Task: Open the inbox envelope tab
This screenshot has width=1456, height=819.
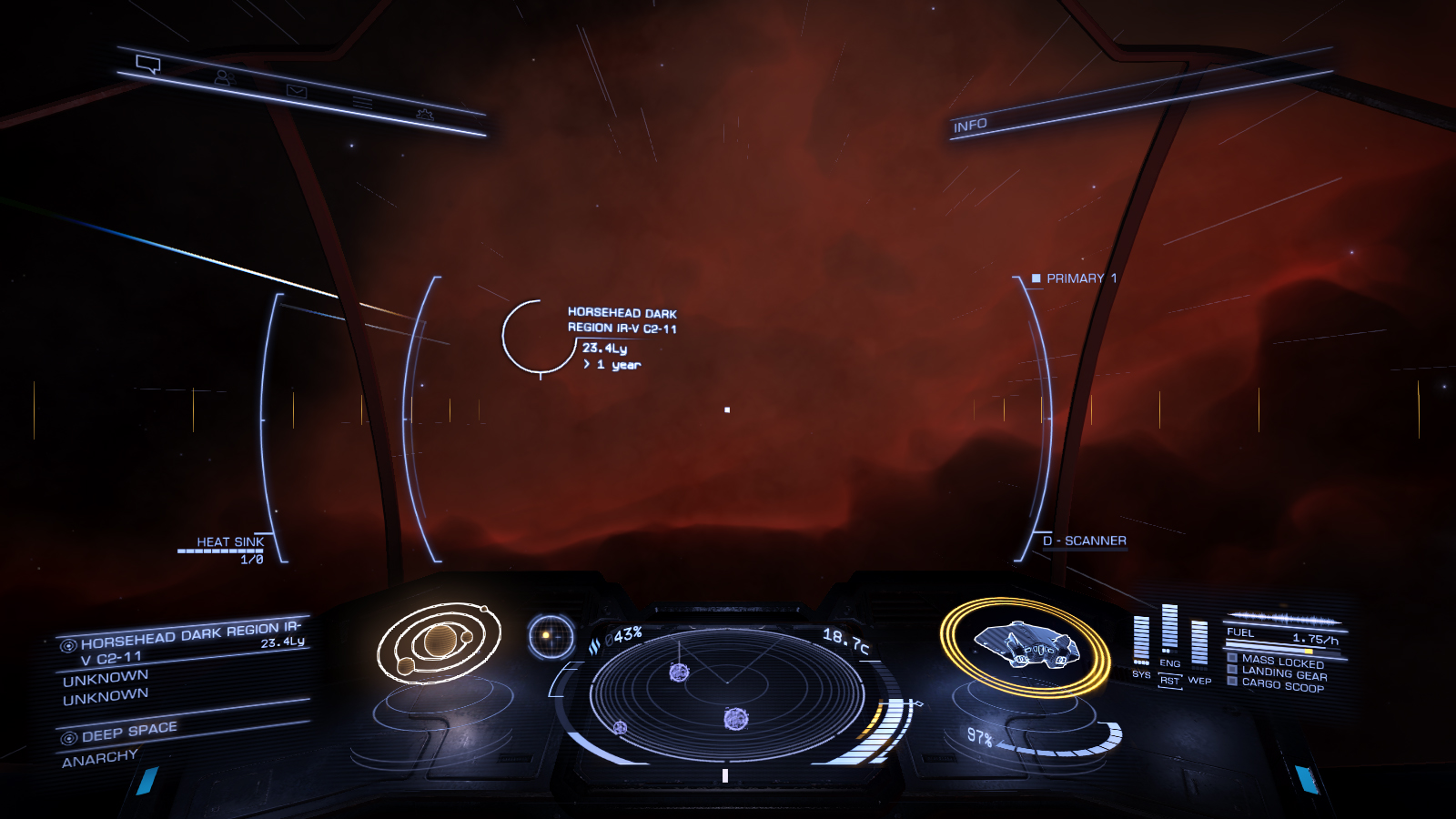Action: click(297, 91)
